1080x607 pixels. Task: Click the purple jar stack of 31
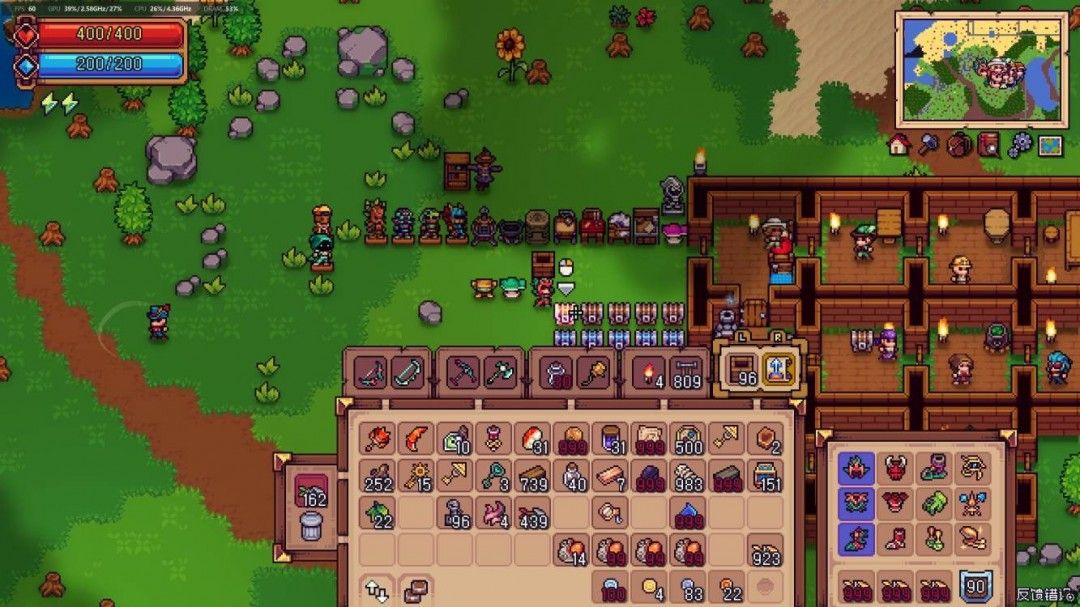[x=609, y=439]
